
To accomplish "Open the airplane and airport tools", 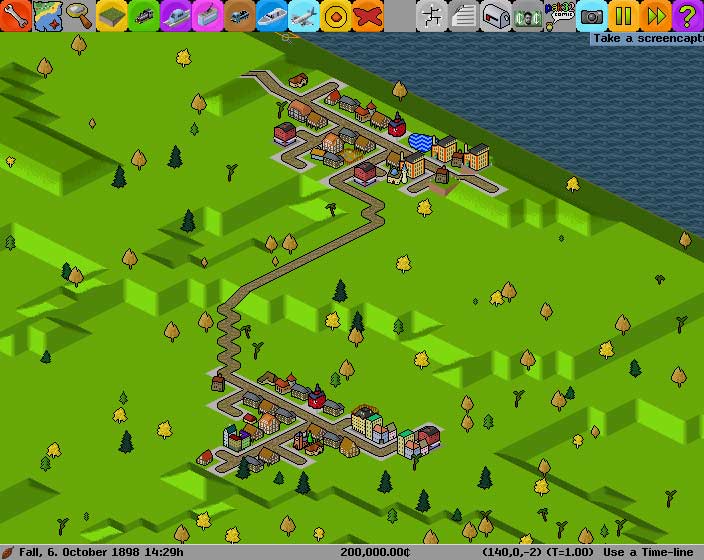I will point(303,15).
